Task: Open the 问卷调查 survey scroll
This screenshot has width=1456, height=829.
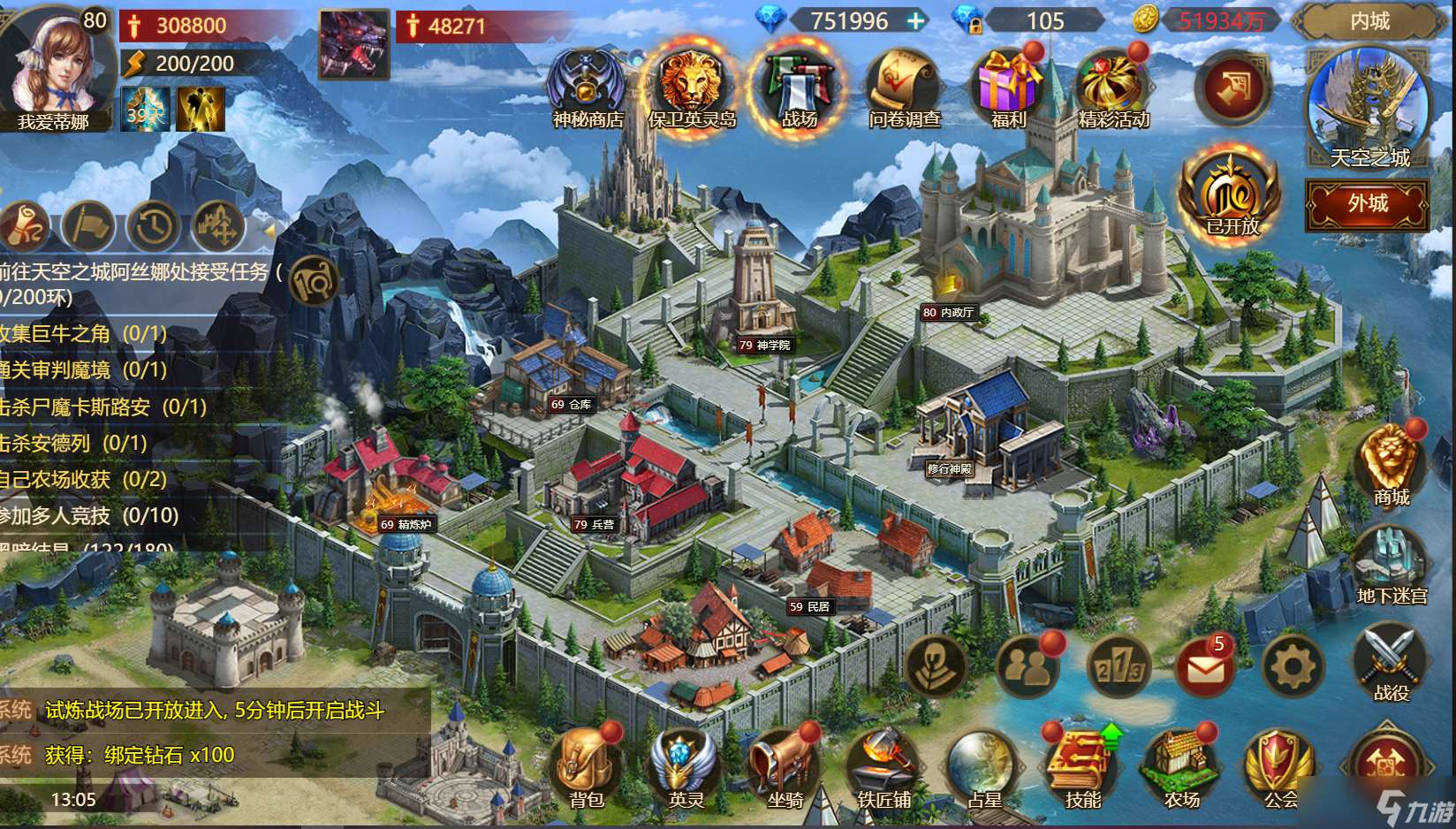Action: [903, 88]
